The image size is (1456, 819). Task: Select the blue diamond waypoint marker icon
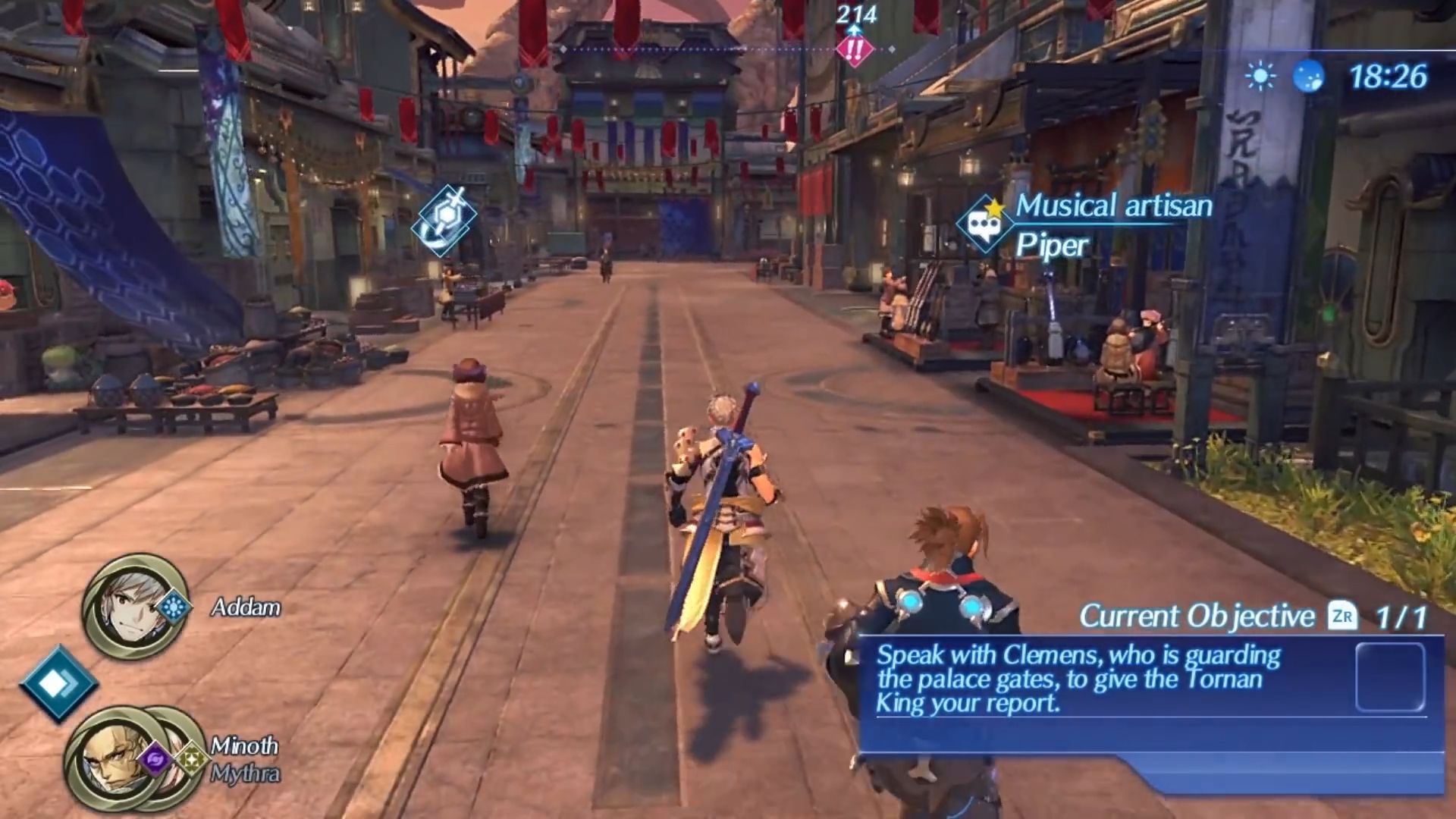click(x=445, y=219)
